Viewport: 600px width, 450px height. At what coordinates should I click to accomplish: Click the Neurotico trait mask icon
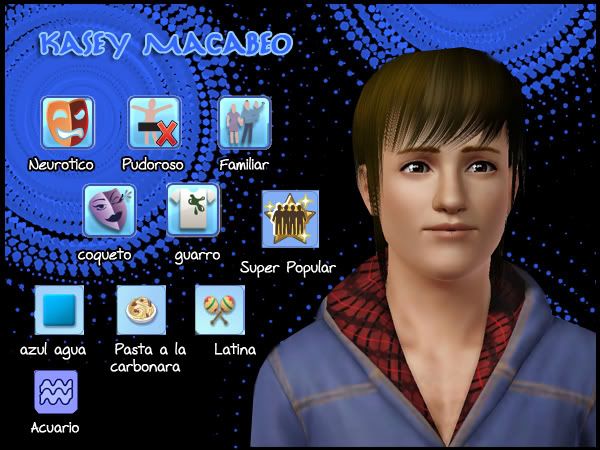point(66,122)
